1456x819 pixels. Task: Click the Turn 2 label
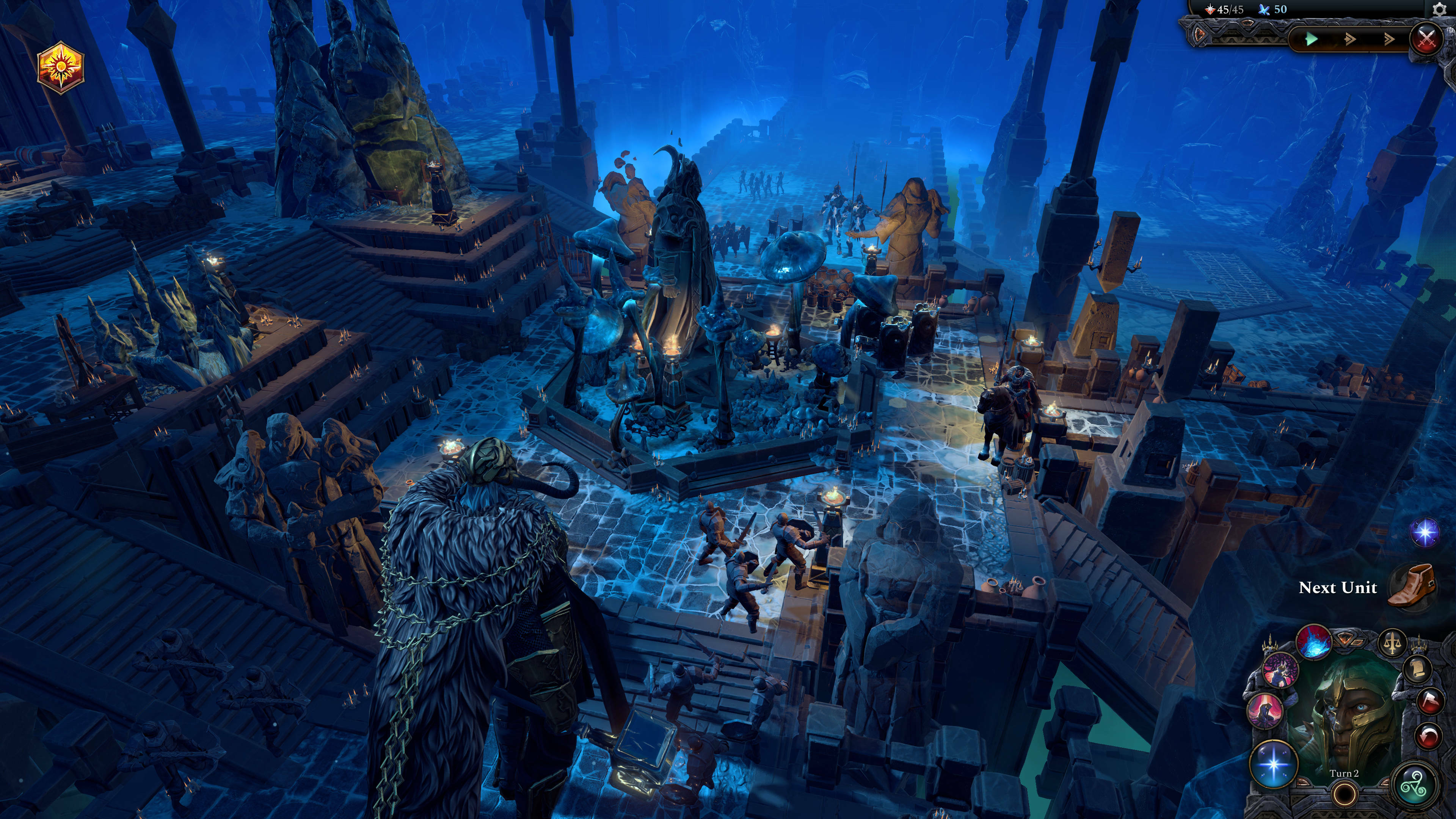(1345, 773)
